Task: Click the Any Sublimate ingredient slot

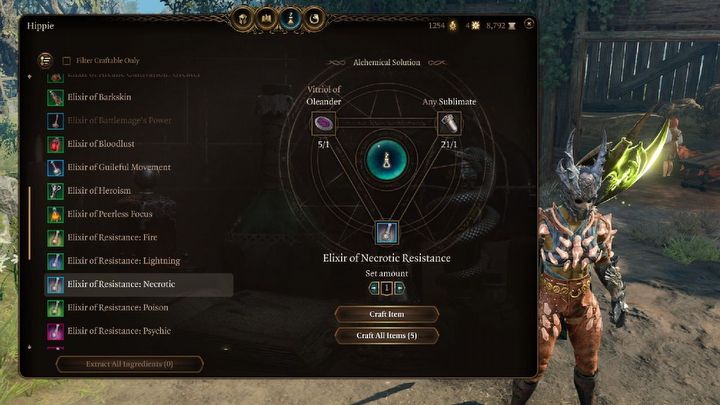Action: click(x=449, y=124)
